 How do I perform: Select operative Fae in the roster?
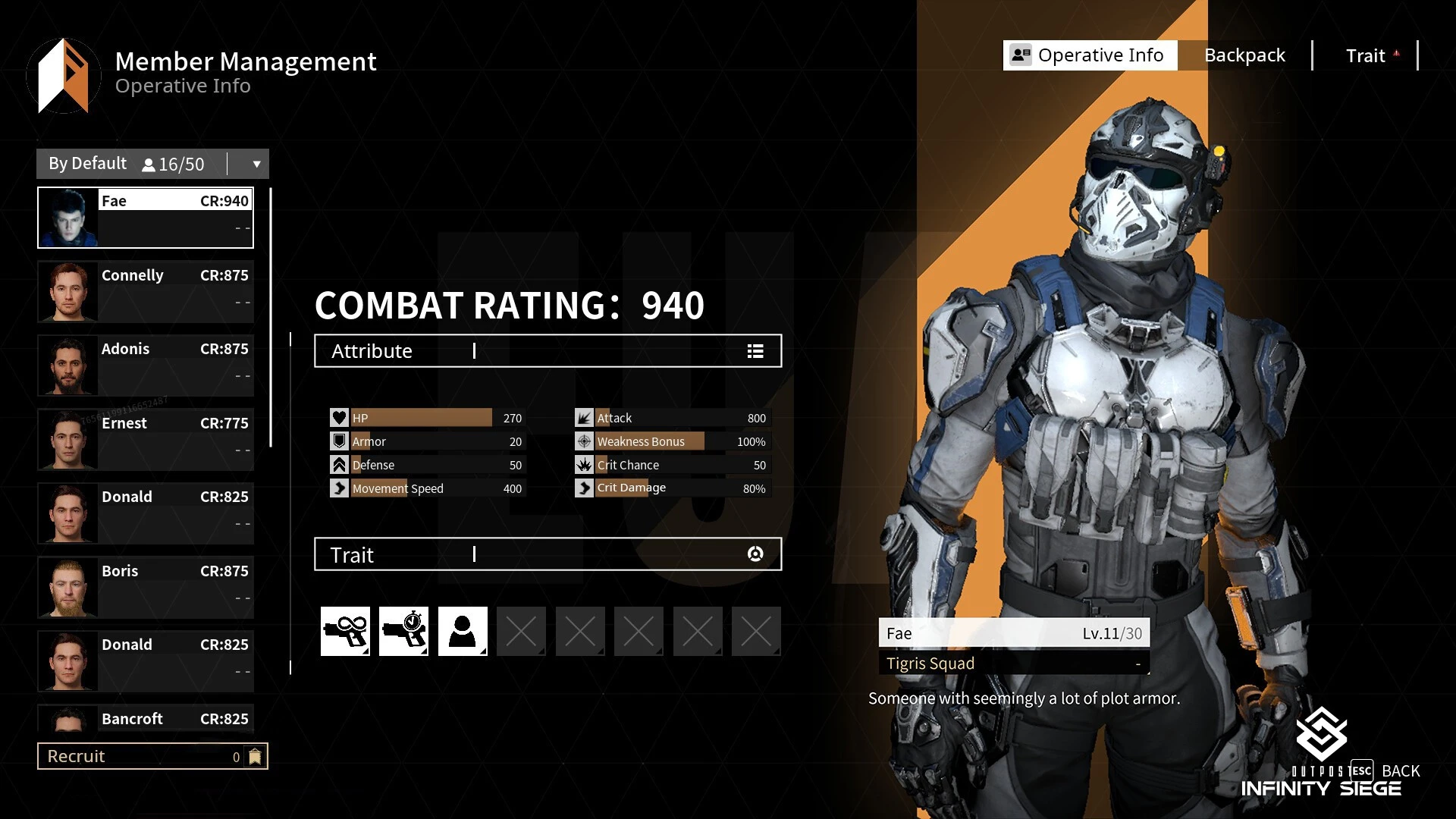click(x=146, y=218)
